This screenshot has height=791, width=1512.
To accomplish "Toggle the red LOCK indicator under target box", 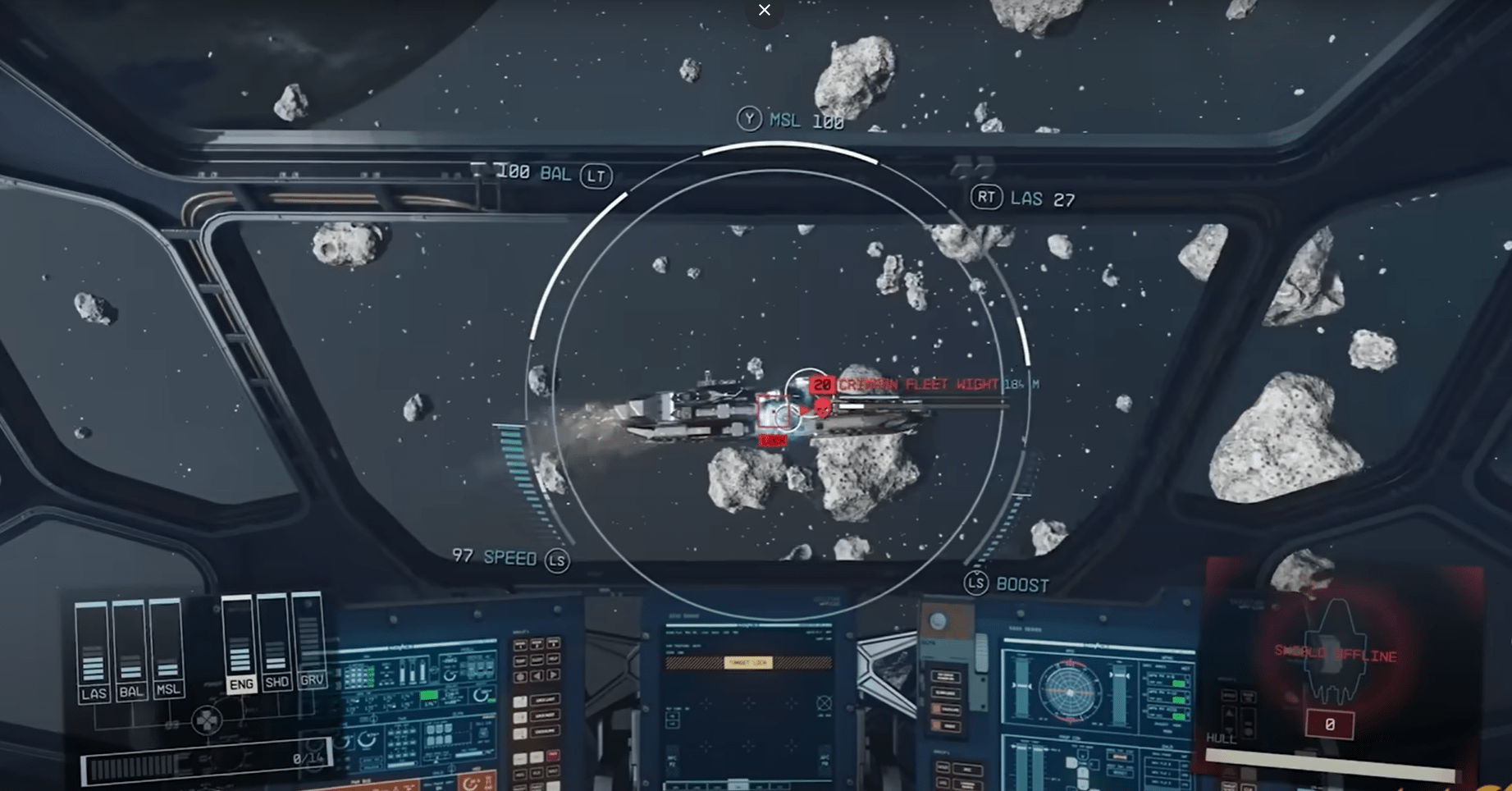I will click(773, 440).
